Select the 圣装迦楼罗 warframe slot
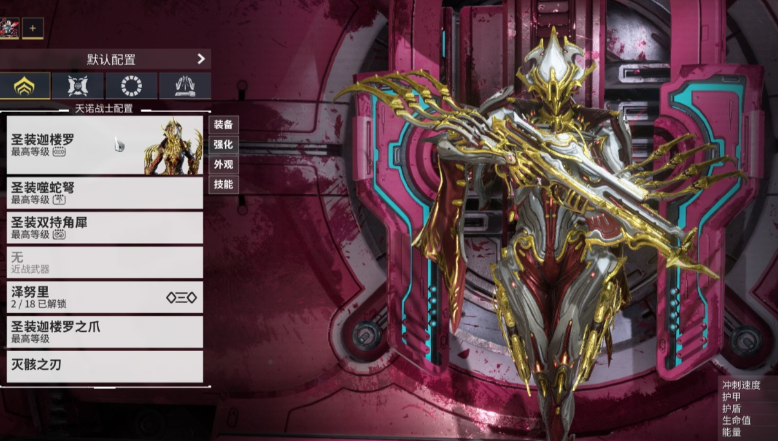This screenshot has width=778, height=441. (105, 145)
